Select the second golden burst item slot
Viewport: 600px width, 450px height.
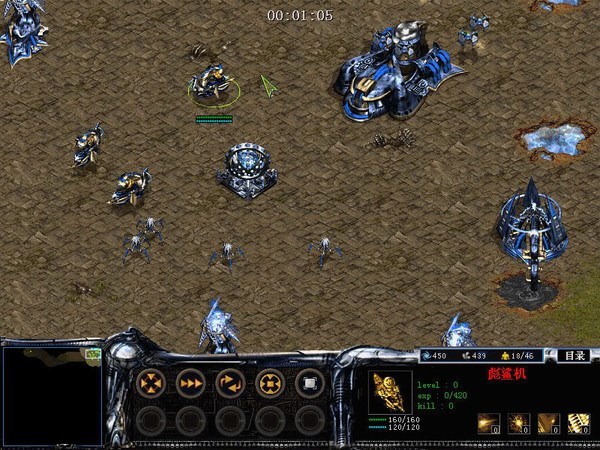518,423
